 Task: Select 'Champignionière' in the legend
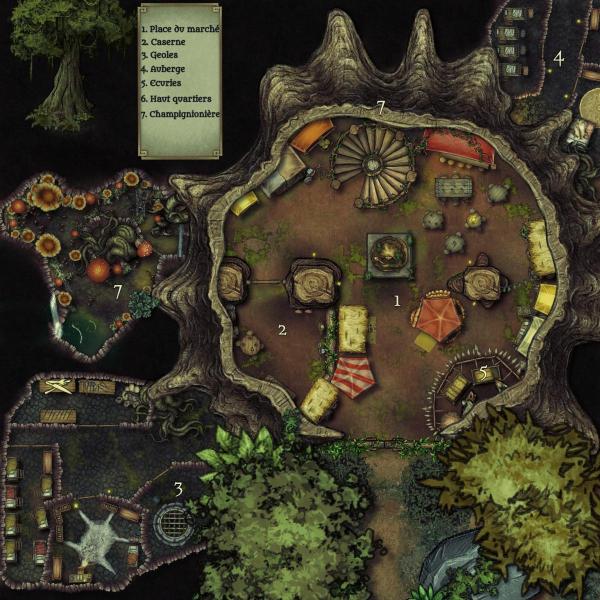coord(180,114)
